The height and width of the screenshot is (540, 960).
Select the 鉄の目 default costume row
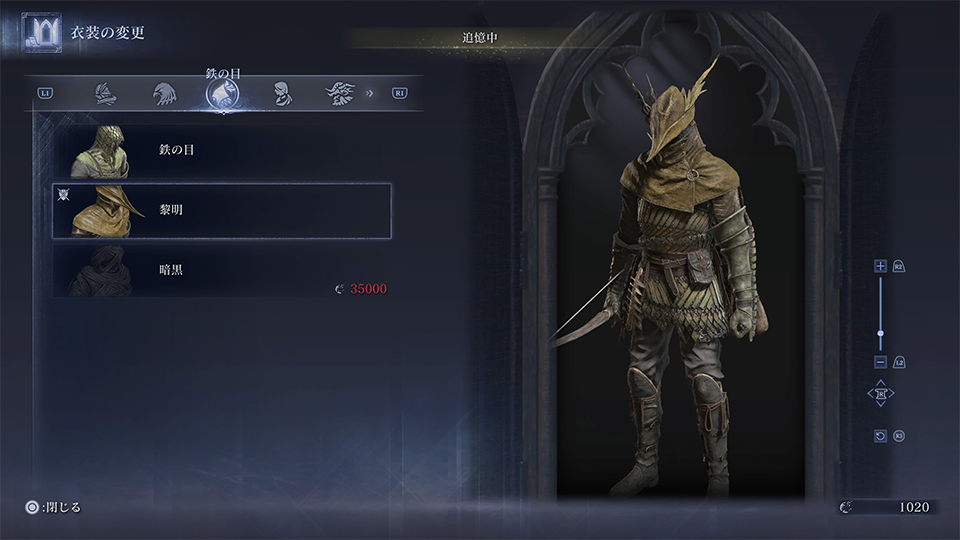coord(222,151)
